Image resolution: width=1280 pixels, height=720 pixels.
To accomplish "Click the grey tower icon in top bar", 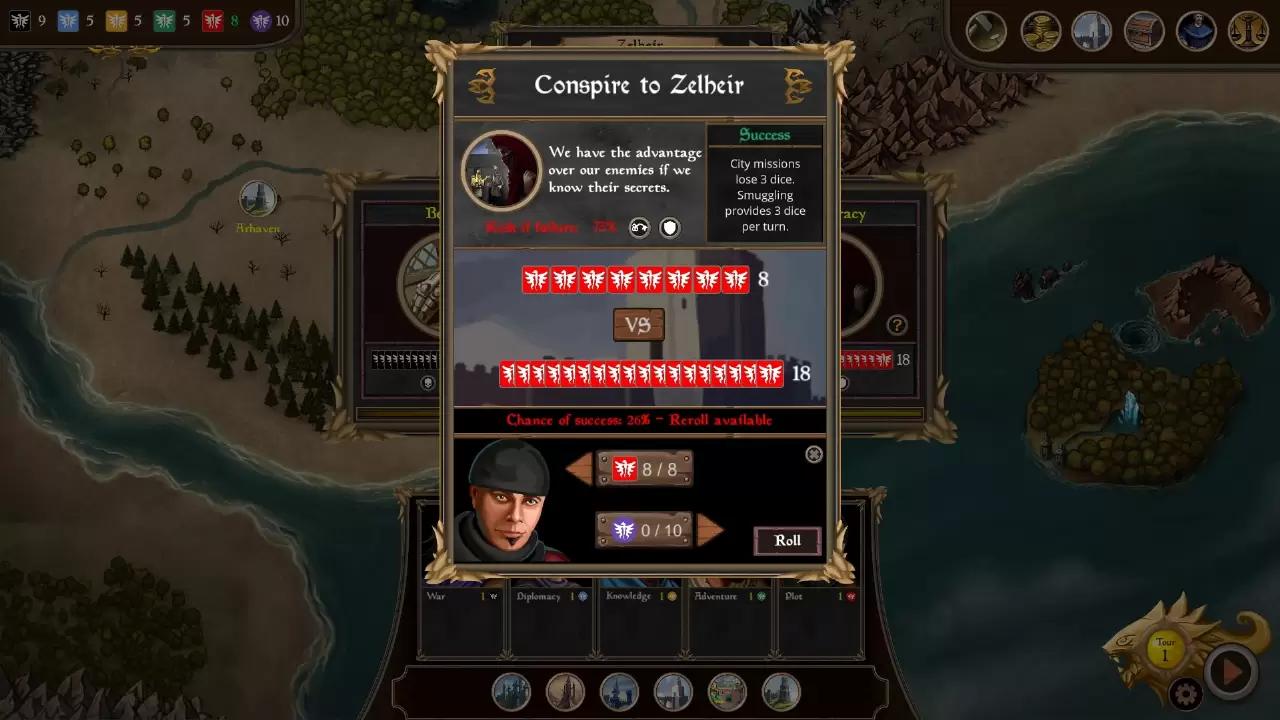I will click(x=1092, y=31).
